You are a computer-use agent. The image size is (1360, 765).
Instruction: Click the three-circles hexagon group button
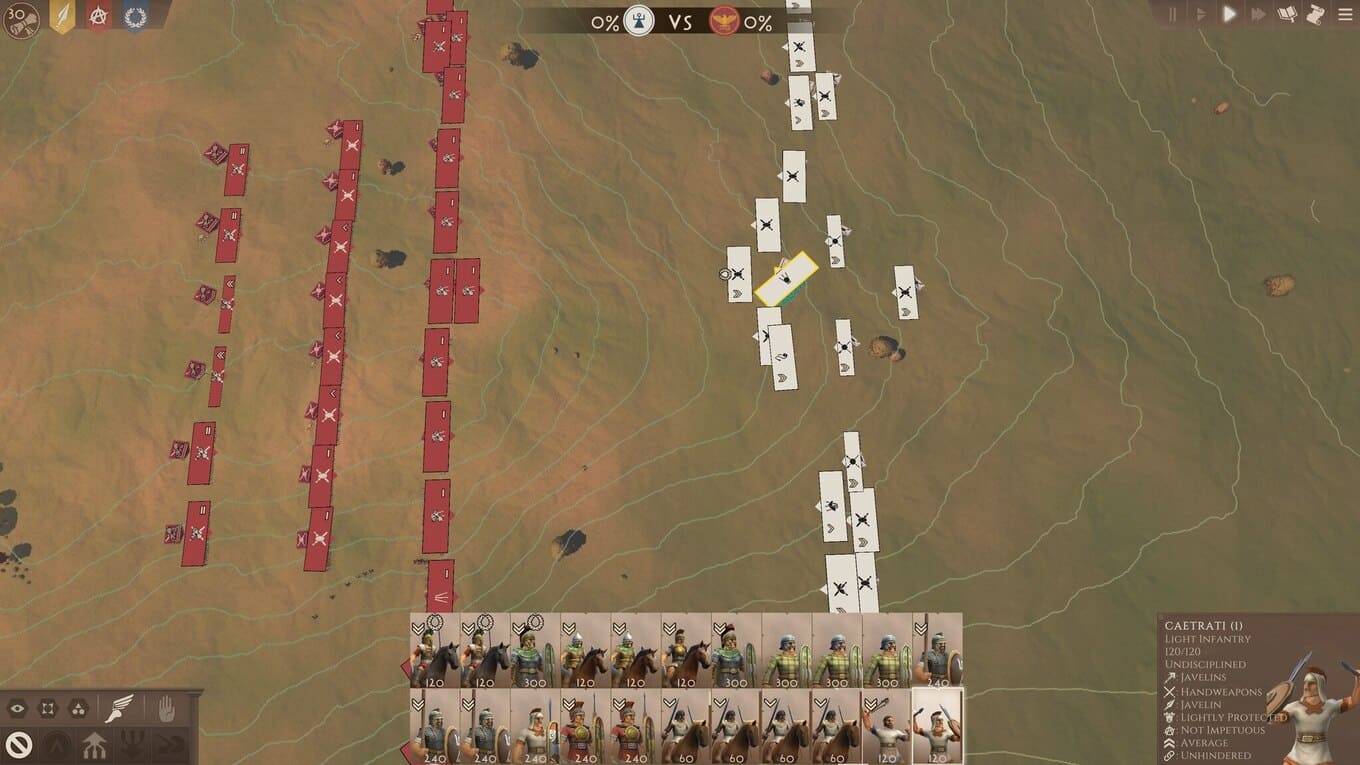pyautogui.click(x=78, y=709)
